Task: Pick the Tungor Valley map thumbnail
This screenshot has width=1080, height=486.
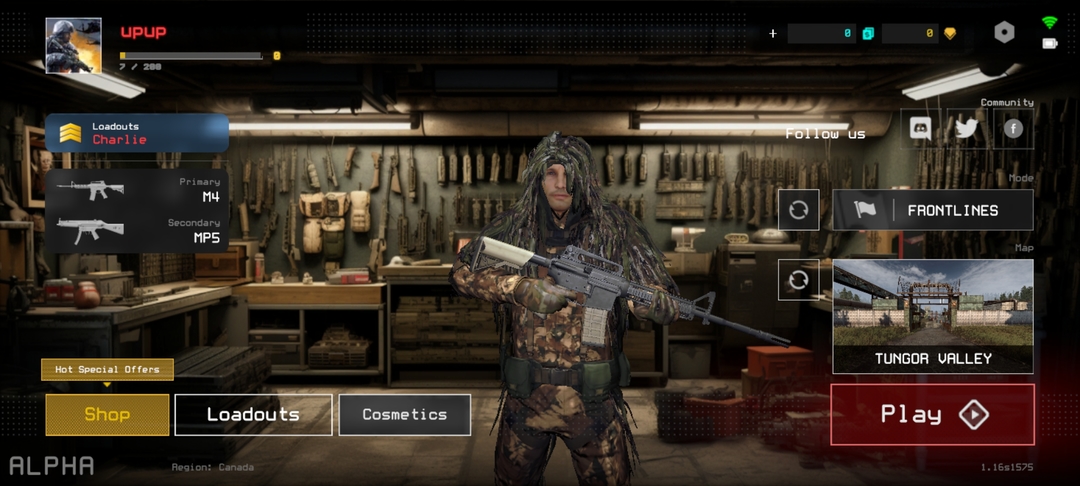Action: [x=933, y=316]
